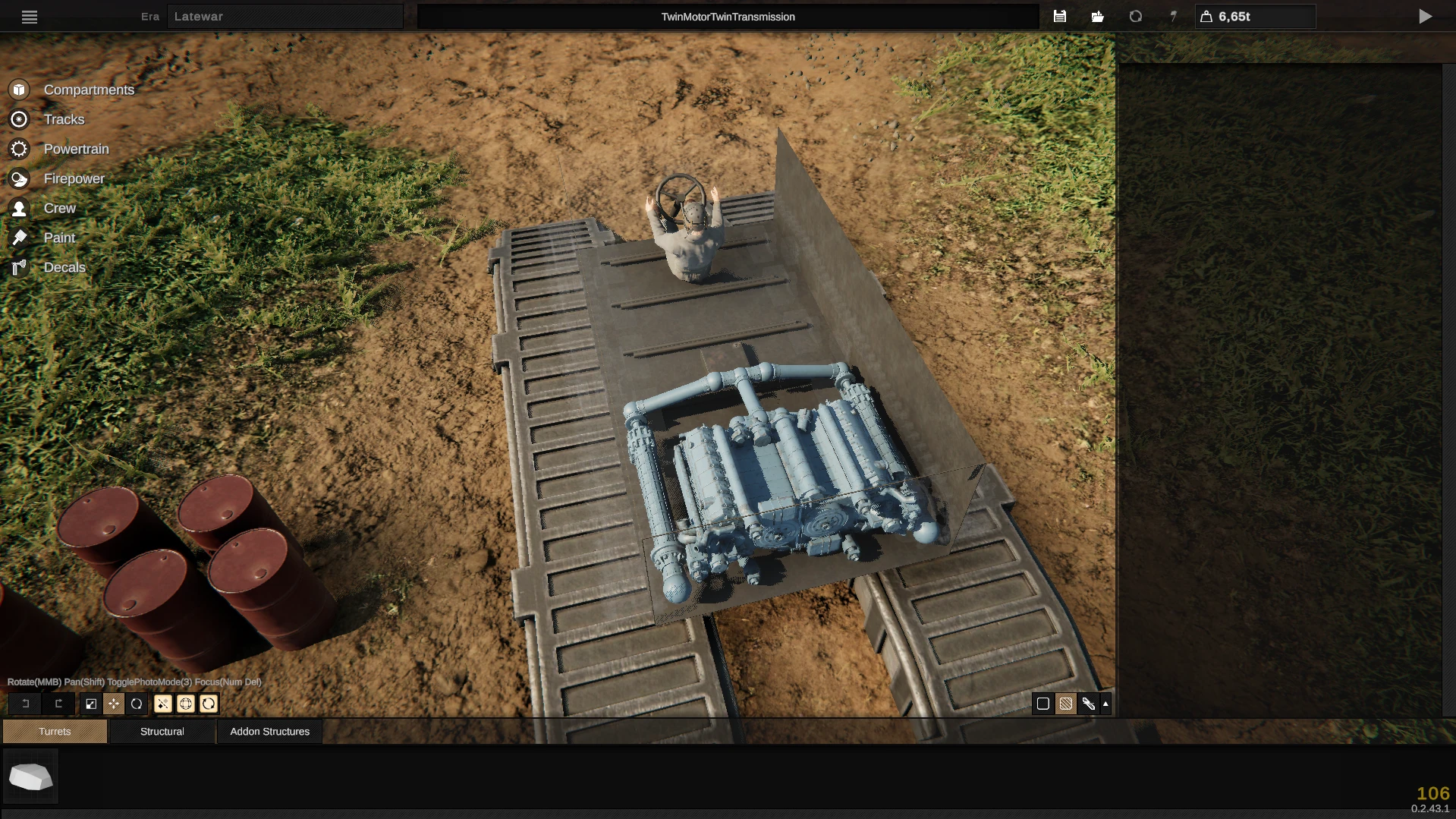Viewport: 1456px width, 819px height.
Task: Select the Rotate gizmo tool
Action: pyautogui.click(x=137, y=704)
